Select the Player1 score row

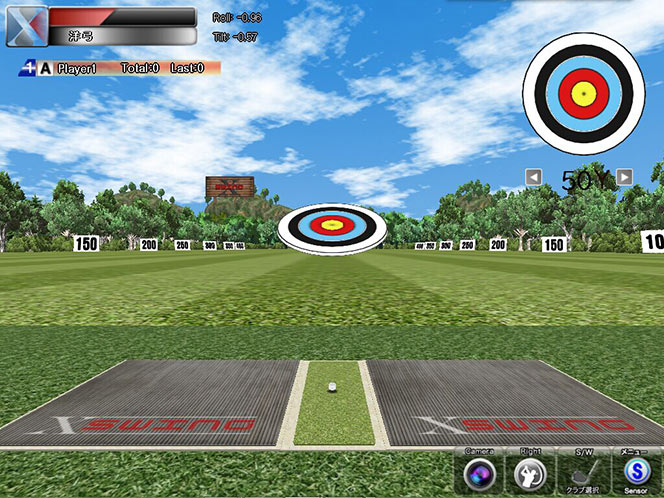(120, 68)
